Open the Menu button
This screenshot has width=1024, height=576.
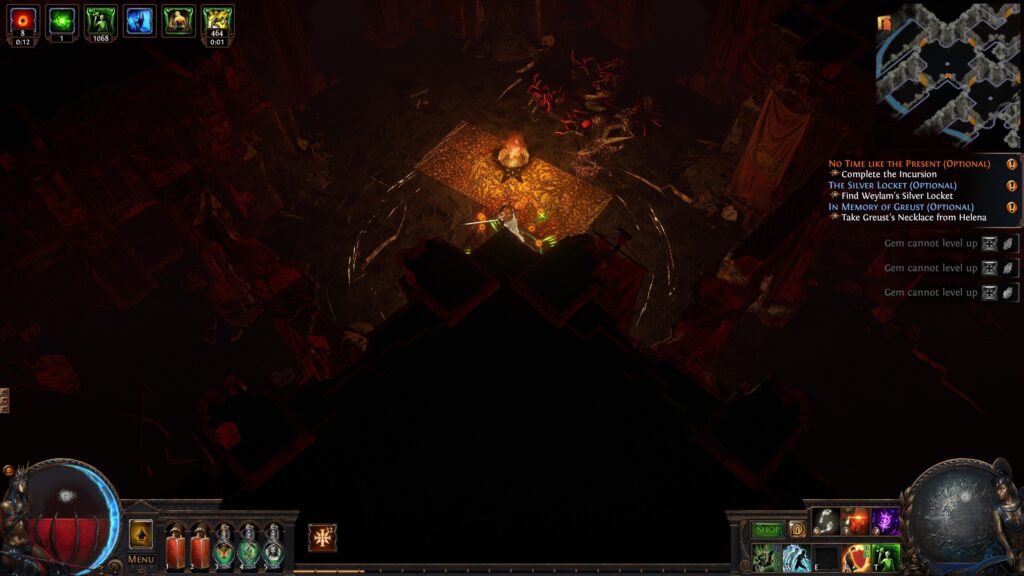pyautogui.click(x=141, y=559)
